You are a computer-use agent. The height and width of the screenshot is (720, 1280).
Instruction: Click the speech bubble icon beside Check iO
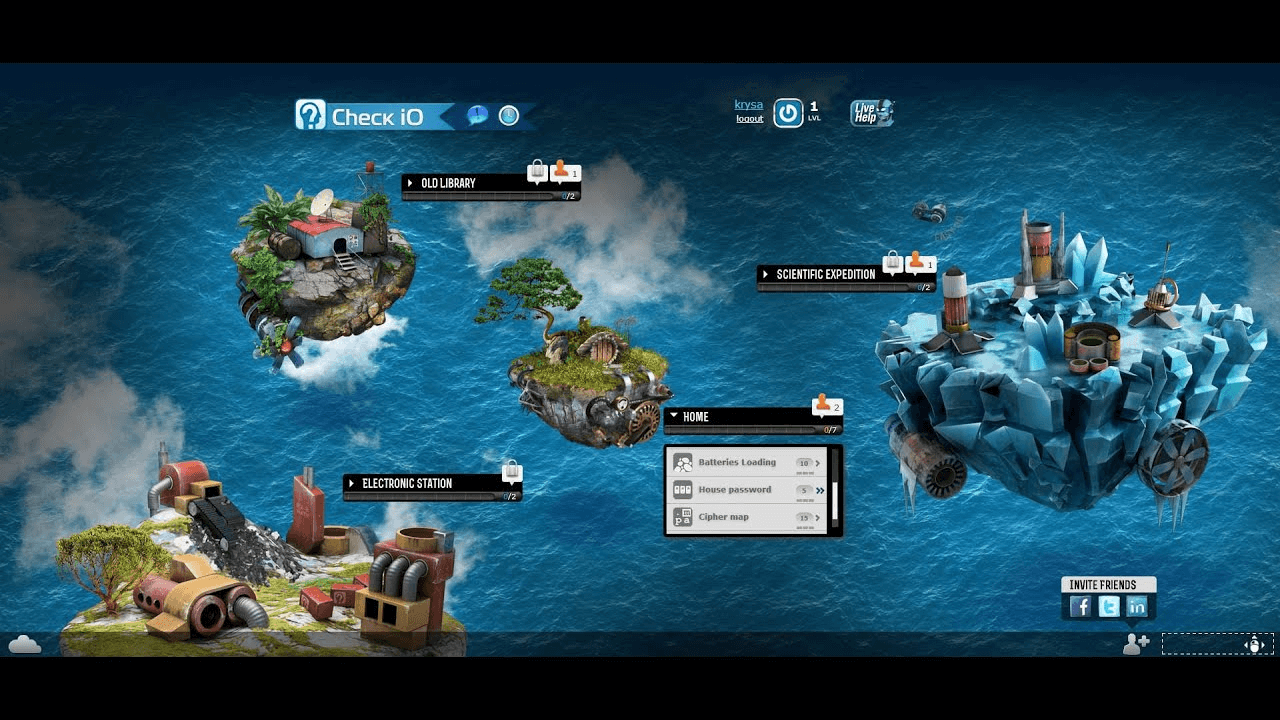[x=477, y=115]
